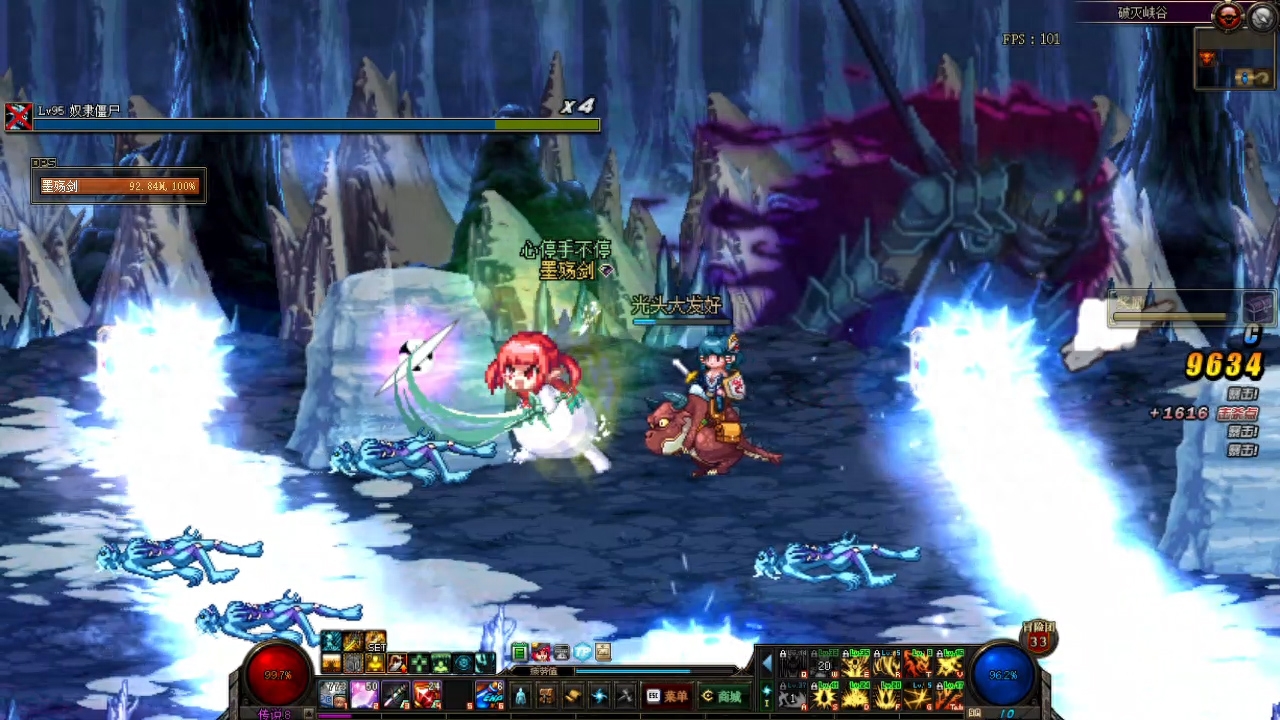Open the 商城 shop button

721,696
